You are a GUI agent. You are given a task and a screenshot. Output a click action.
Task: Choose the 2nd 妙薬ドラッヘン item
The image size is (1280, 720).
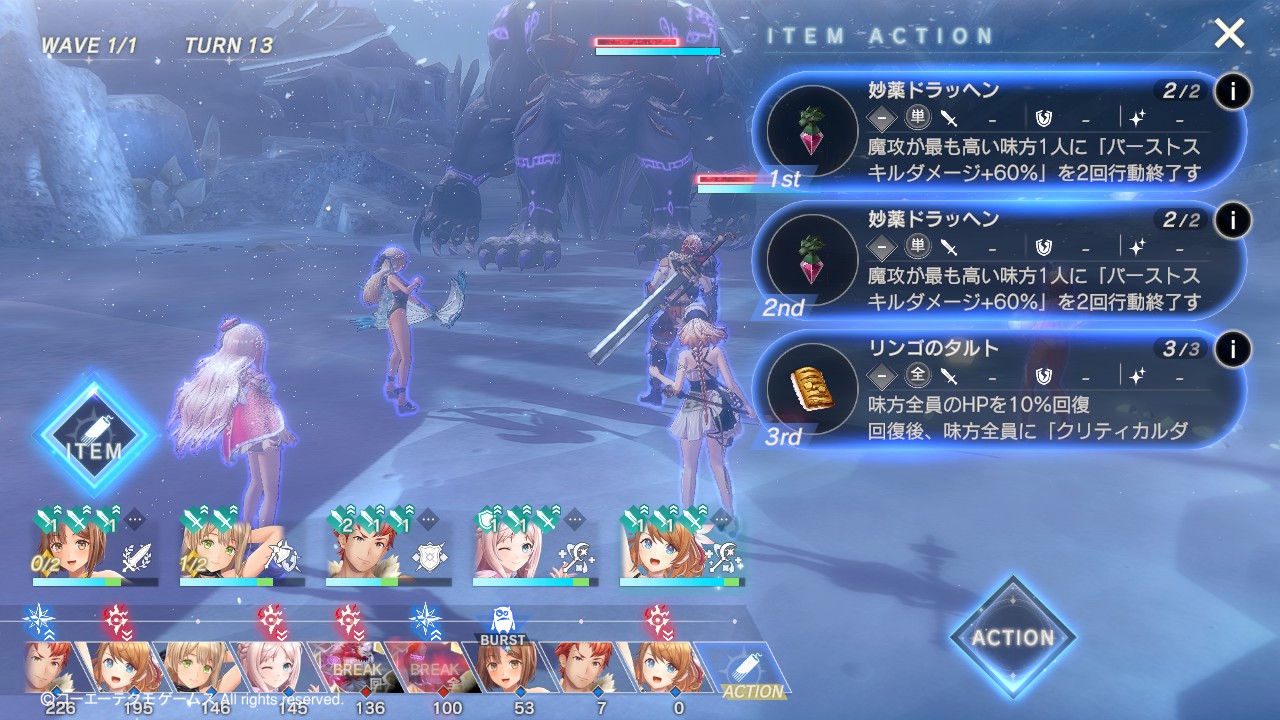coord(1000,263)
